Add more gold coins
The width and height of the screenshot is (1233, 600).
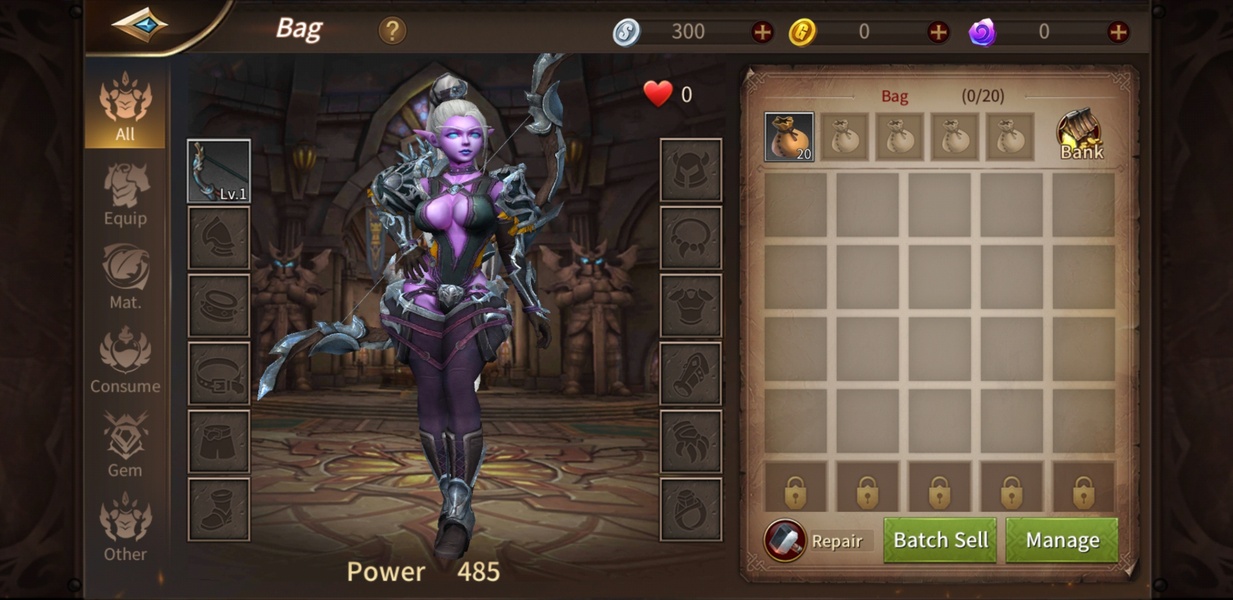pos(938,32)
